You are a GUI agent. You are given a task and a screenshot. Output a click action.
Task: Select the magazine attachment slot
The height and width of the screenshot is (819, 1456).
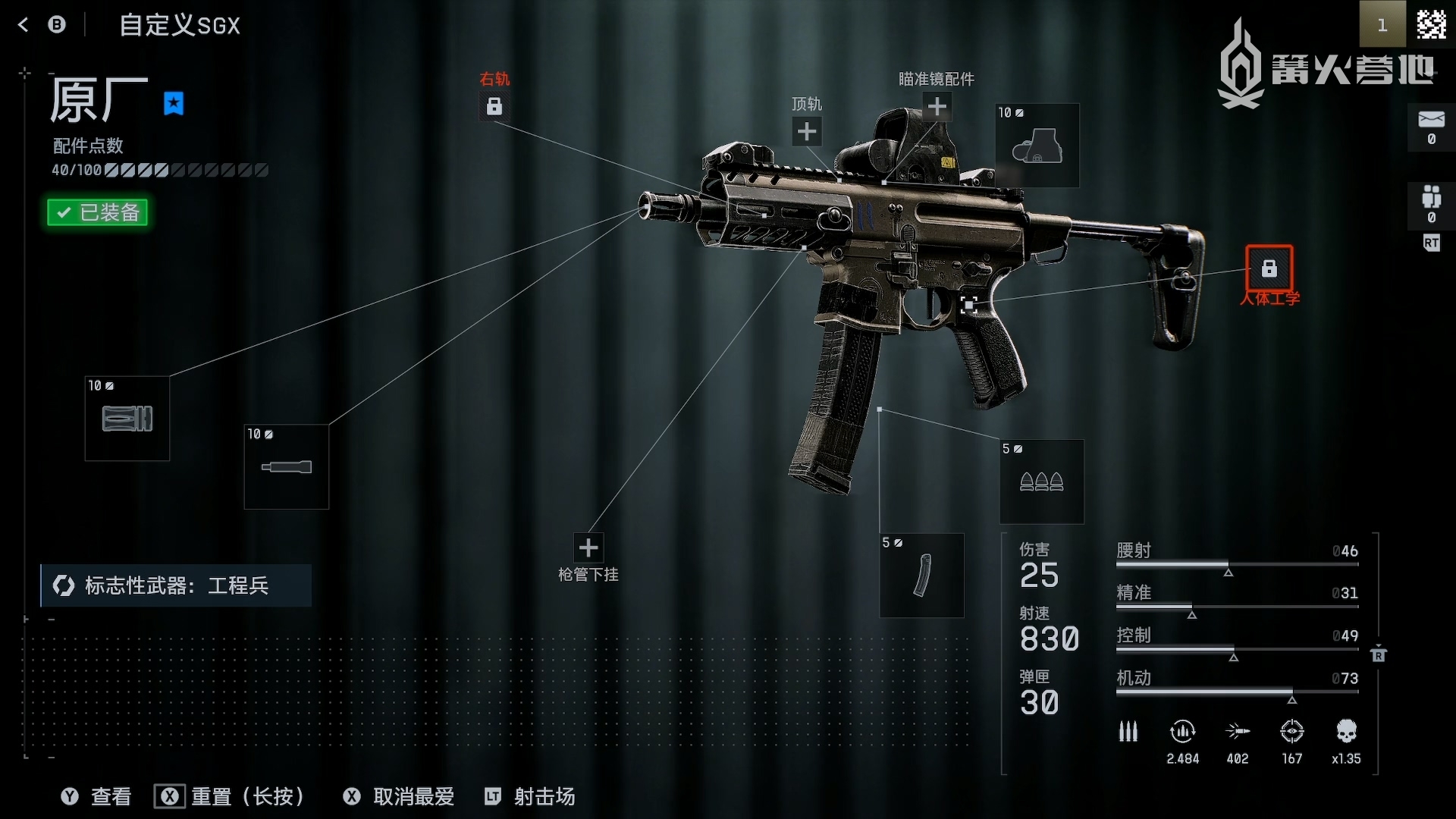(x=921, y=576)
